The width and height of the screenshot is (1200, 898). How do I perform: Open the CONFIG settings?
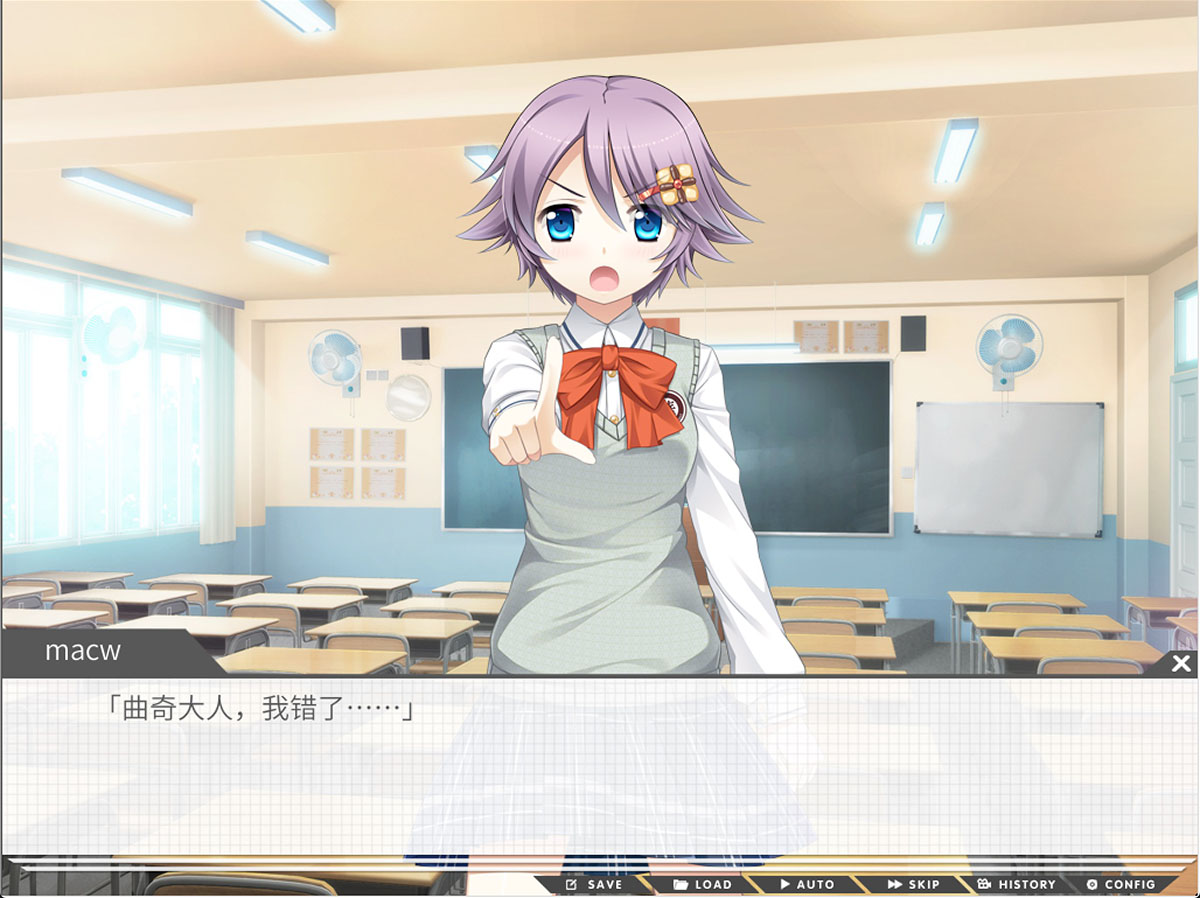click(1121, 884)
